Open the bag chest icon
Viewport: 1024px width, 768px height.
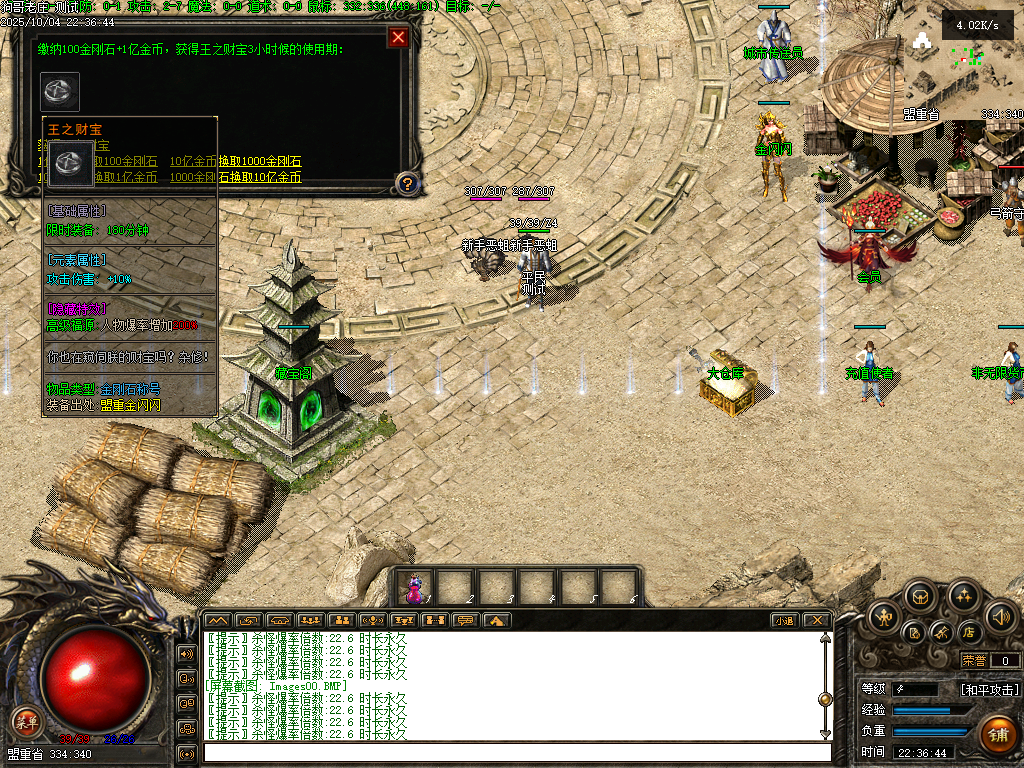coord(920,597)
